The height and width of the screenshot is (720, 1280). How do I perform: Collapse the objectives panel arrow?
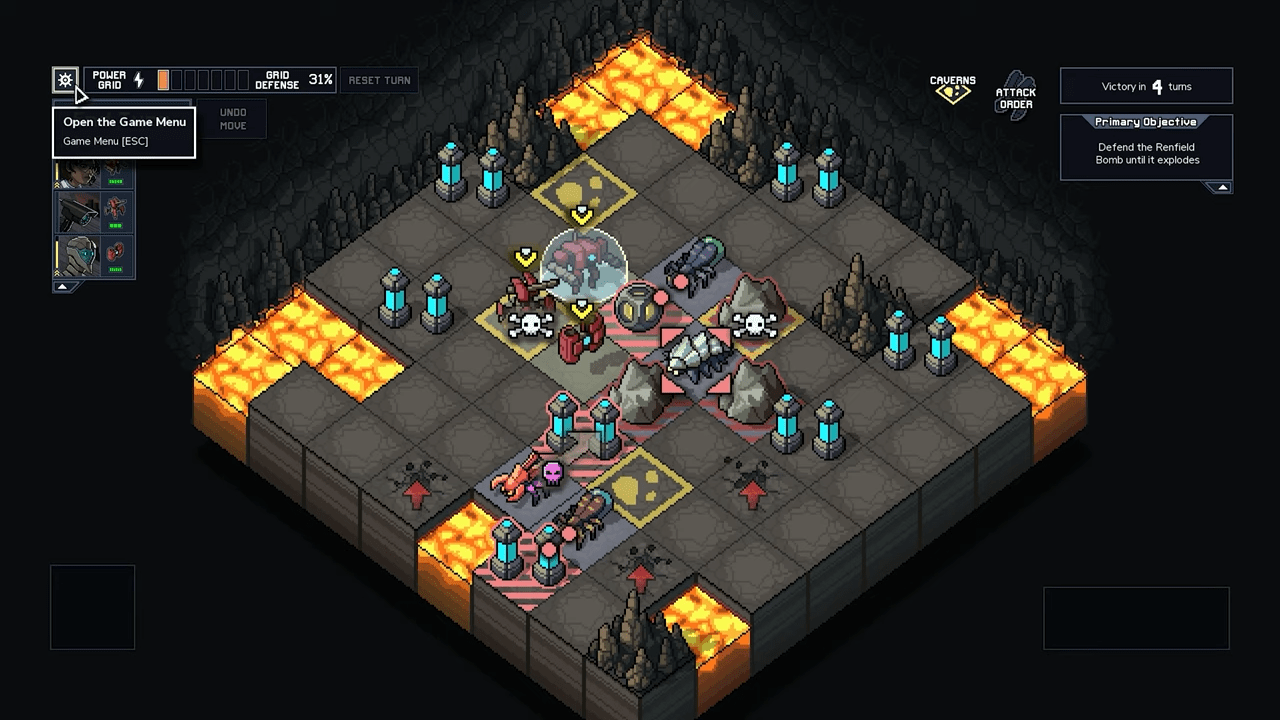[1221, 187]
